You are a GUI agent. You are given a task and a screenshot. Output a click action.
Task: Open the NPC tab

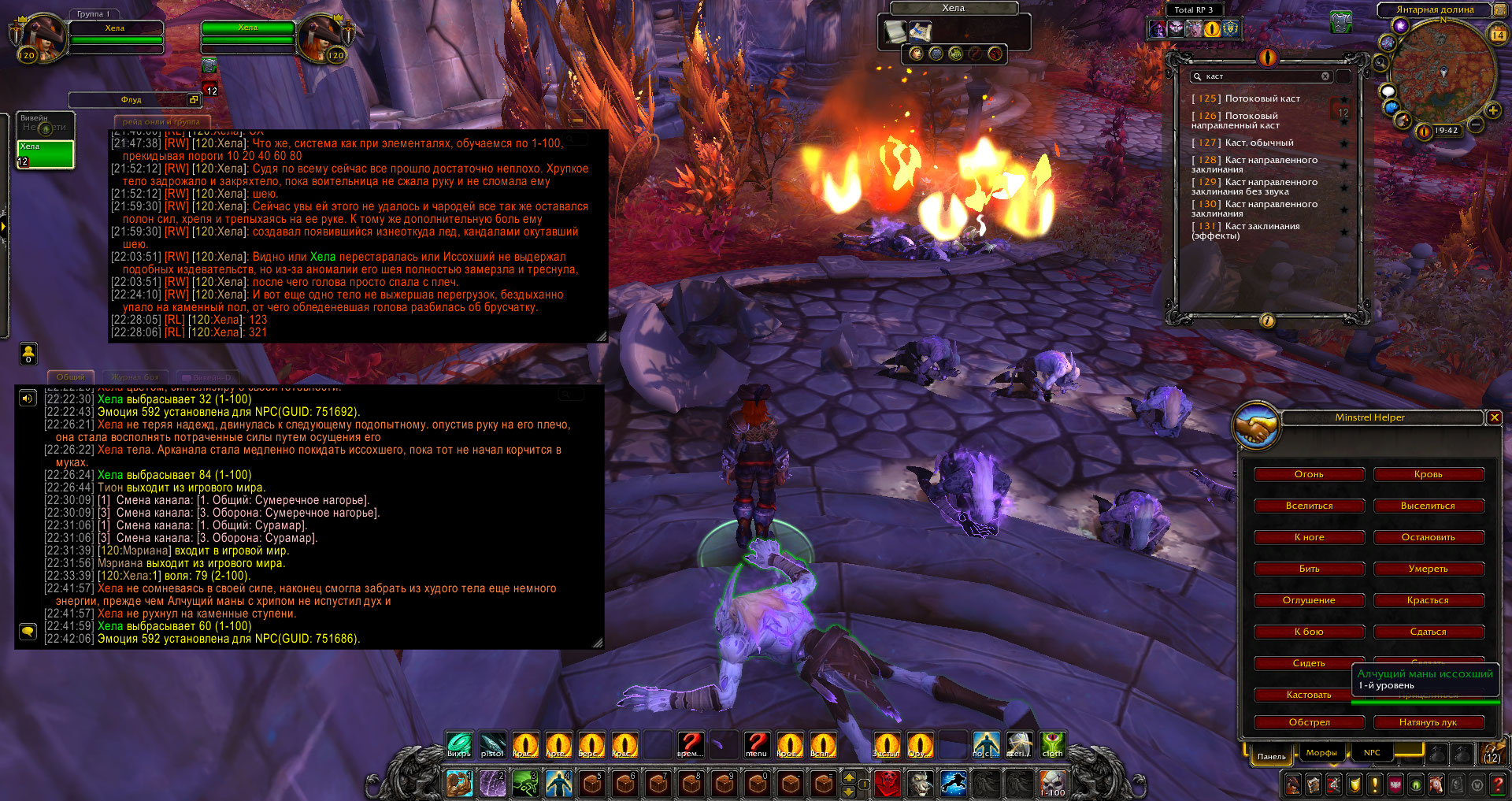tap(1372, 753)
